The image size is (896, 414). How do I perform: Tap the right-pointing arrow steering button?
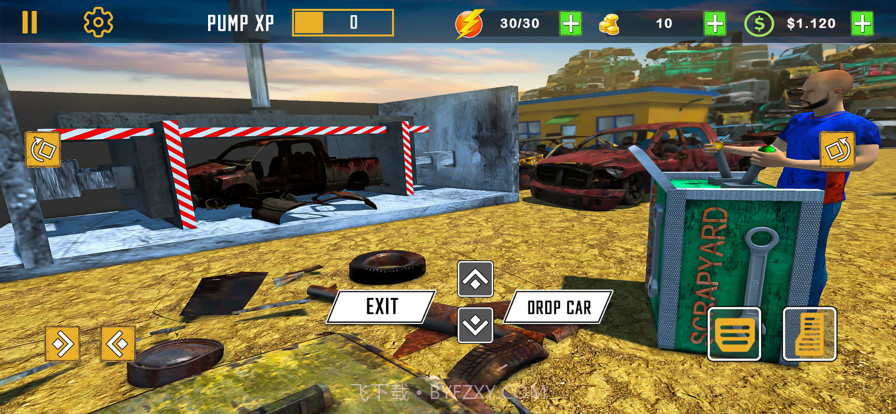[62, 344]
